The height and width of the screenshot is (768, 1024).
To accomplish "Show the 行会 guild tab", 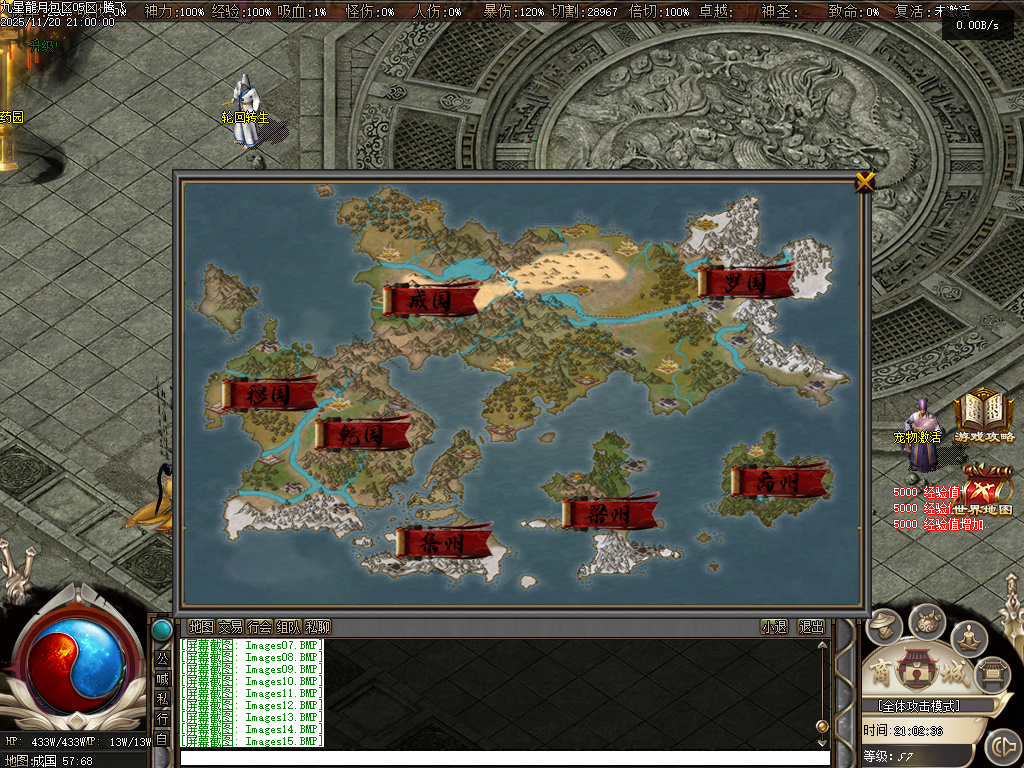I will point(259,627).
